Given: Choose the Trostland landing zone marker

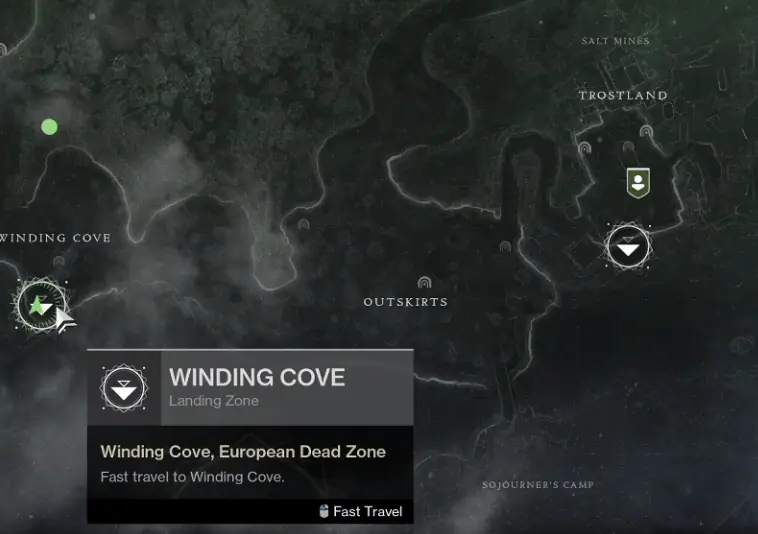Looking at the screenshot, I should [x=628, y=246].
